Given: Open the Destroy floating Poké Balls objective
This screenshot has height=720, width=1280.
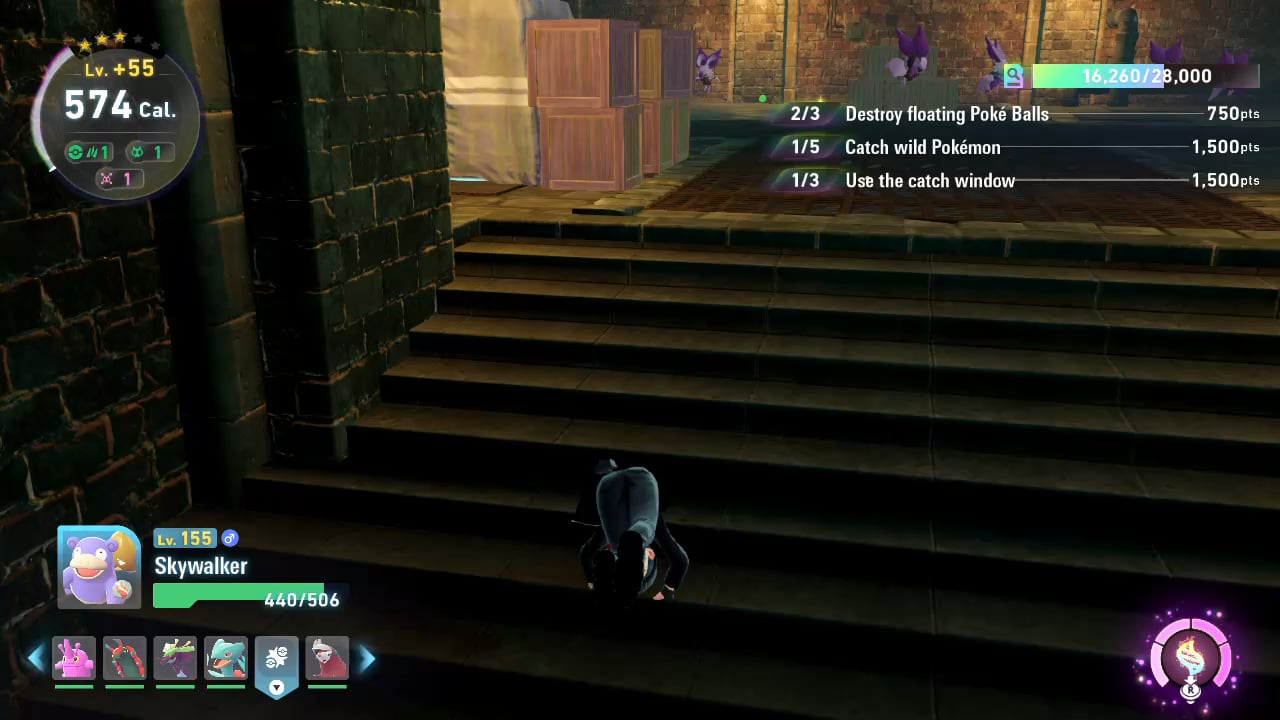Looking at the screenshot, I should [x=946, y=114].
